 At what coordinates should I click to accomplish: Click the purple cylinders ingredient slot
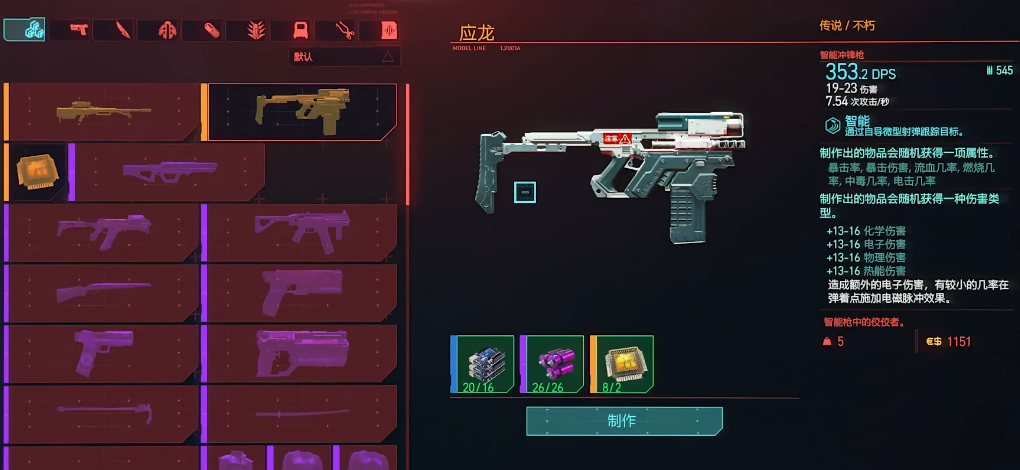click(552, 364)
